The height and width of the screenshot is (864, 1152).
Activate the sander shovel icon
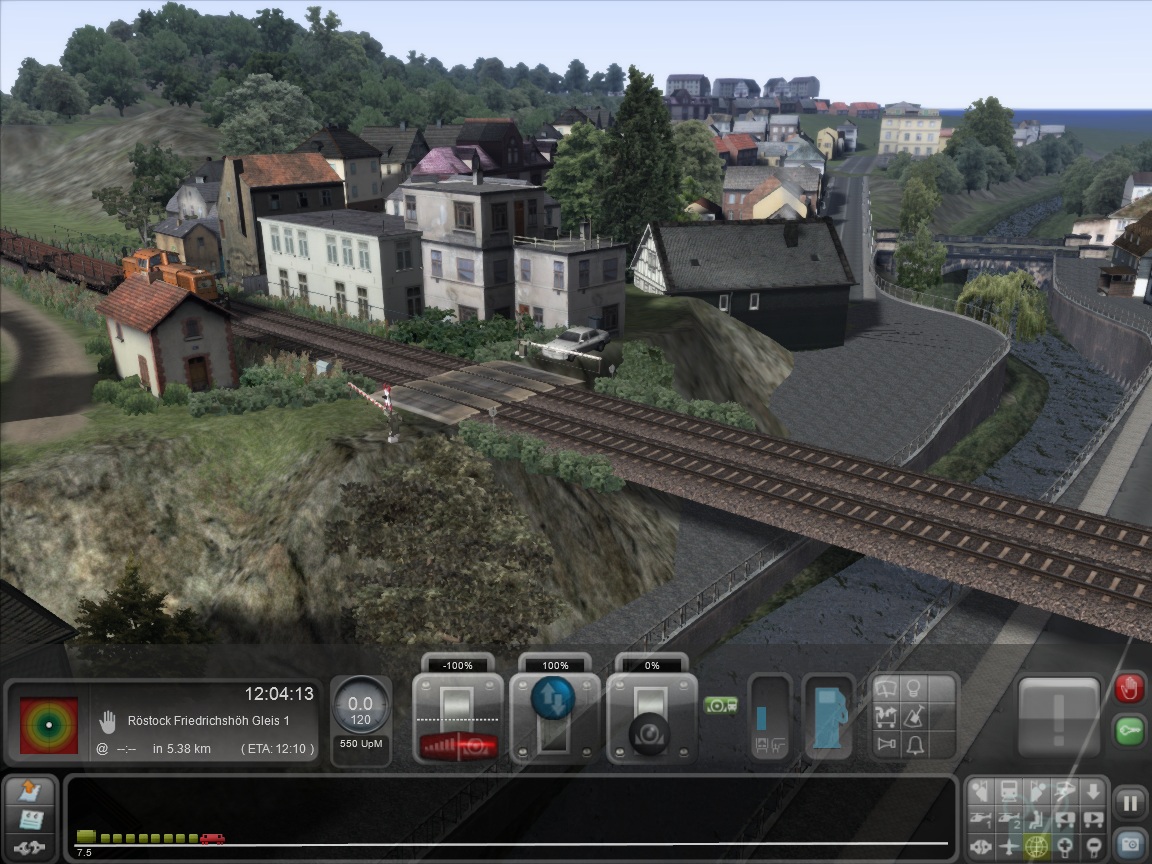[x=913, y=716]
